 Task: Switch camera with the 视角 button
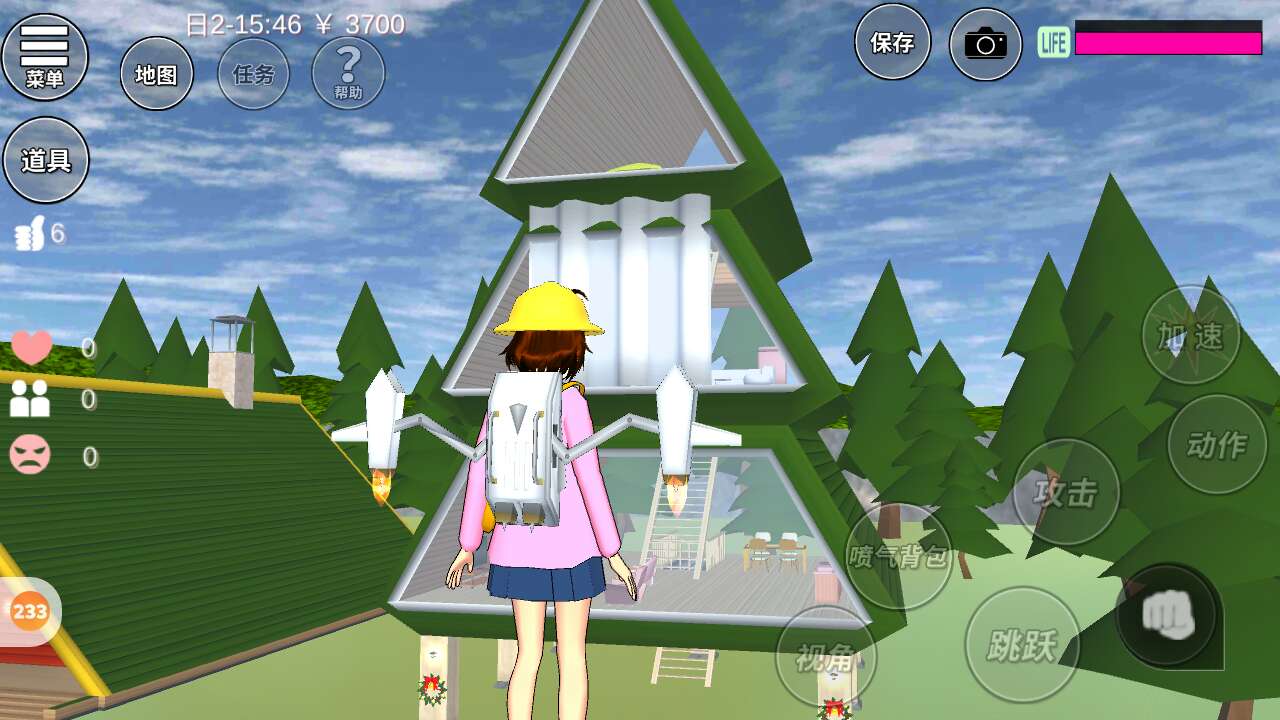click(x=826, y=657)
